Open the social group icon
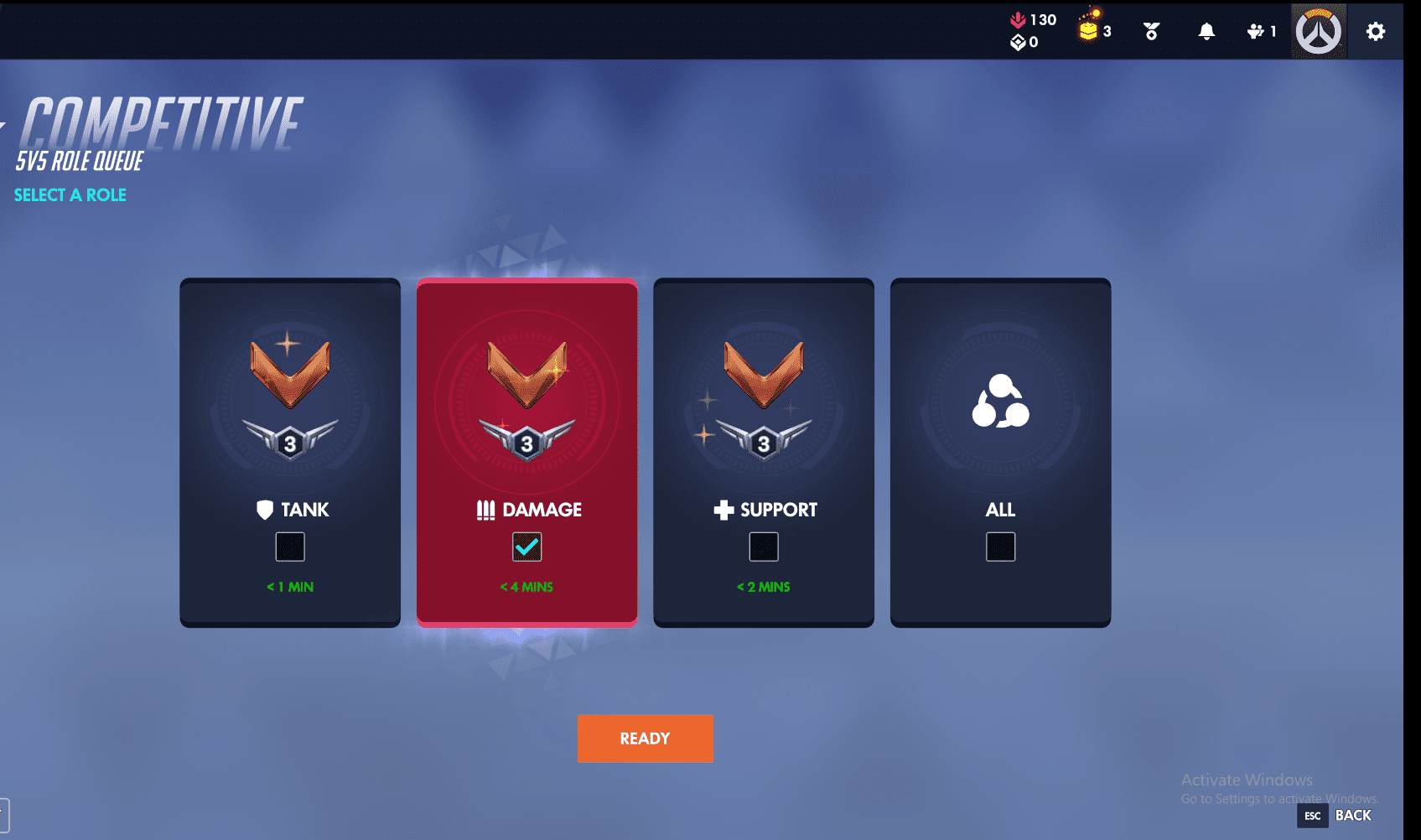 point(1254,30)
